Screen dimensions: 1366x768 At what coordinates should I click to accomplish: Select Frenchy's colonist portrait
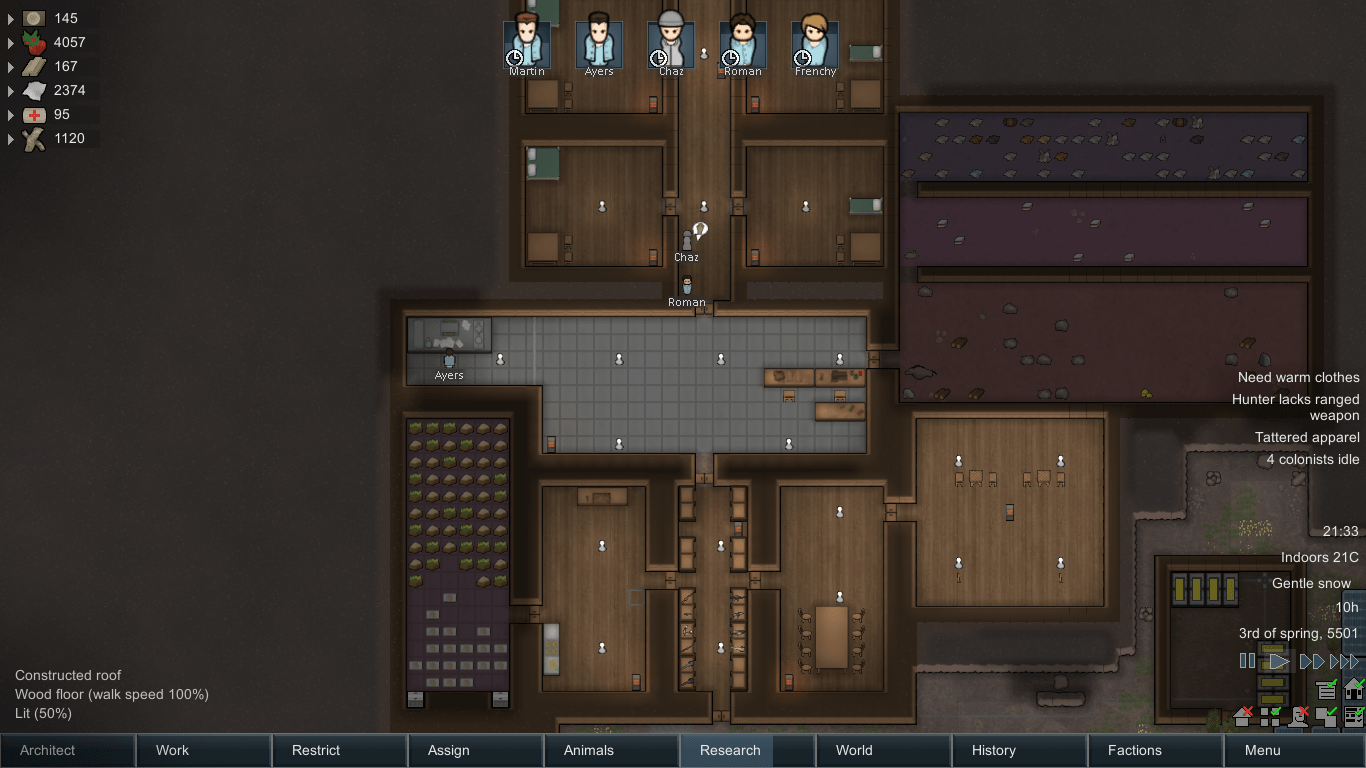(x=814, y=43)
